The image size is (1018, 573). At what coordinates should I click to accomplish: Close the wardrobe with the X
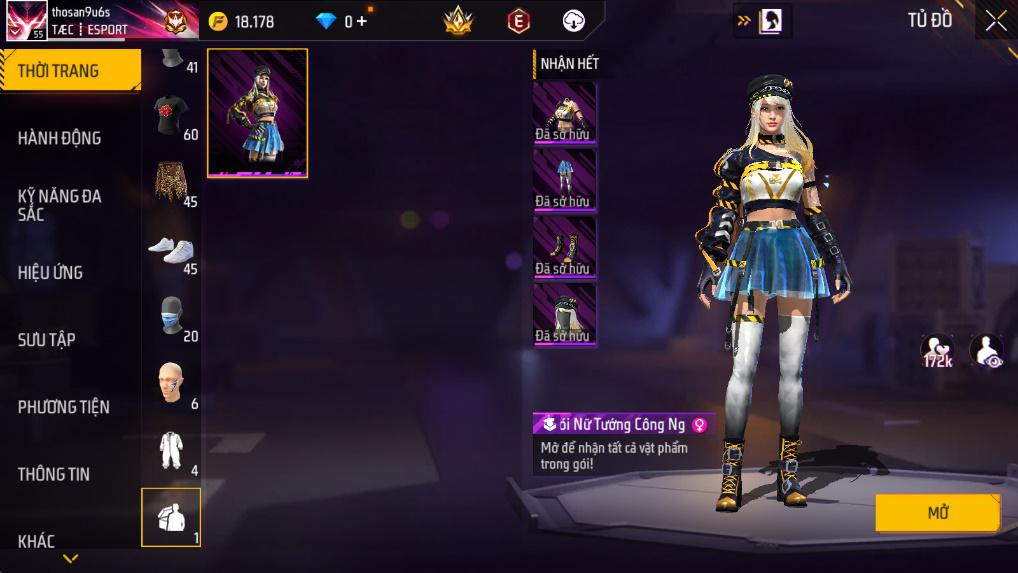[996, 21]
